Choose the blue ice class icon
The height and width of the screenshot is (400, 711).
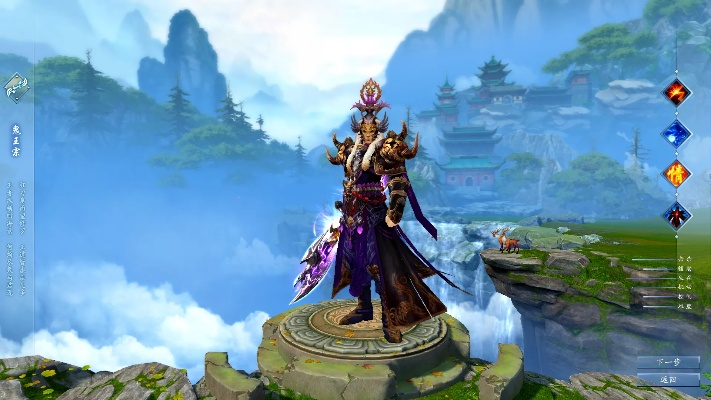677,133
